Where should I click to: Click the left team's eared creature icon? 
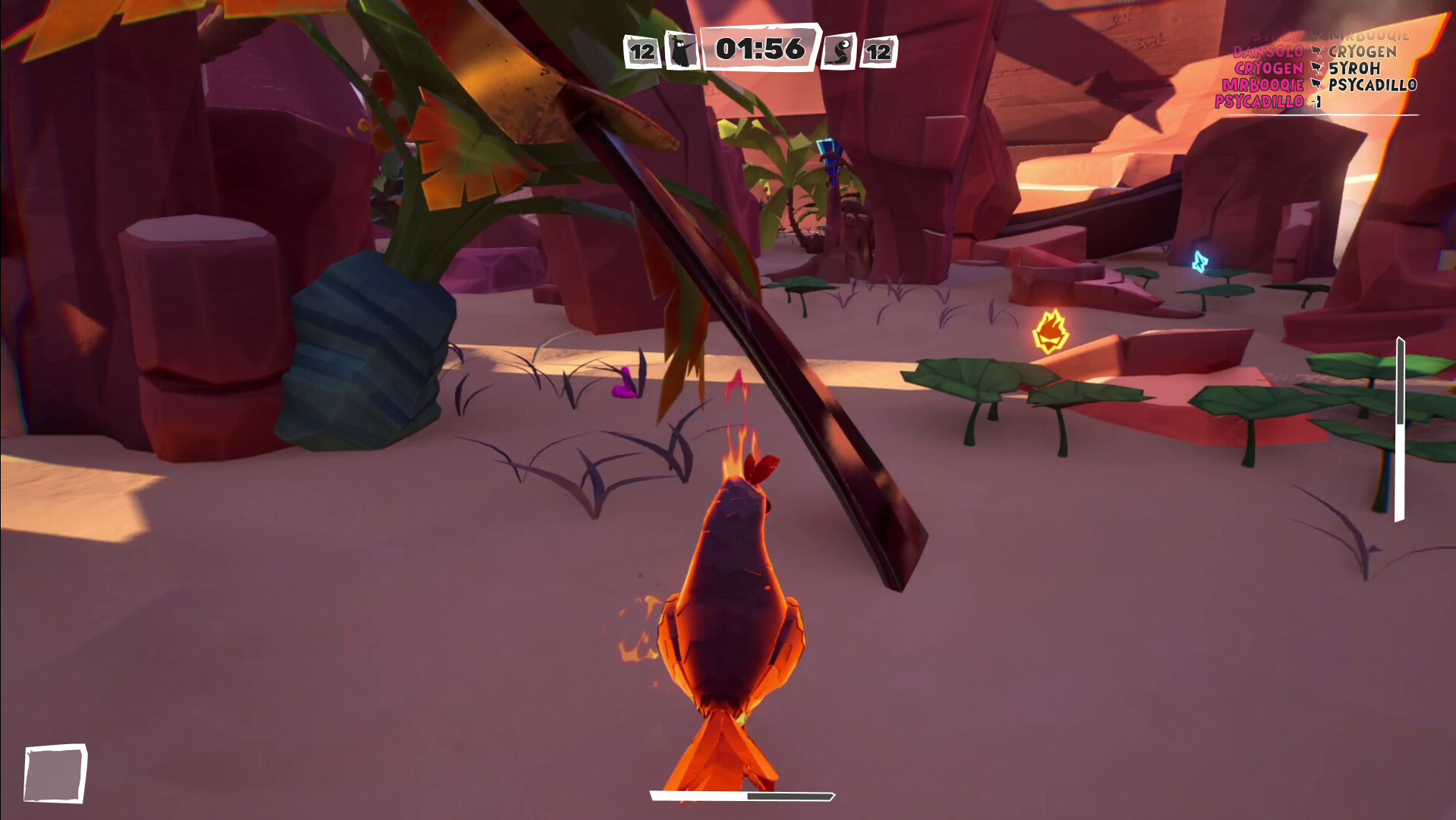[x=681, y=52]
